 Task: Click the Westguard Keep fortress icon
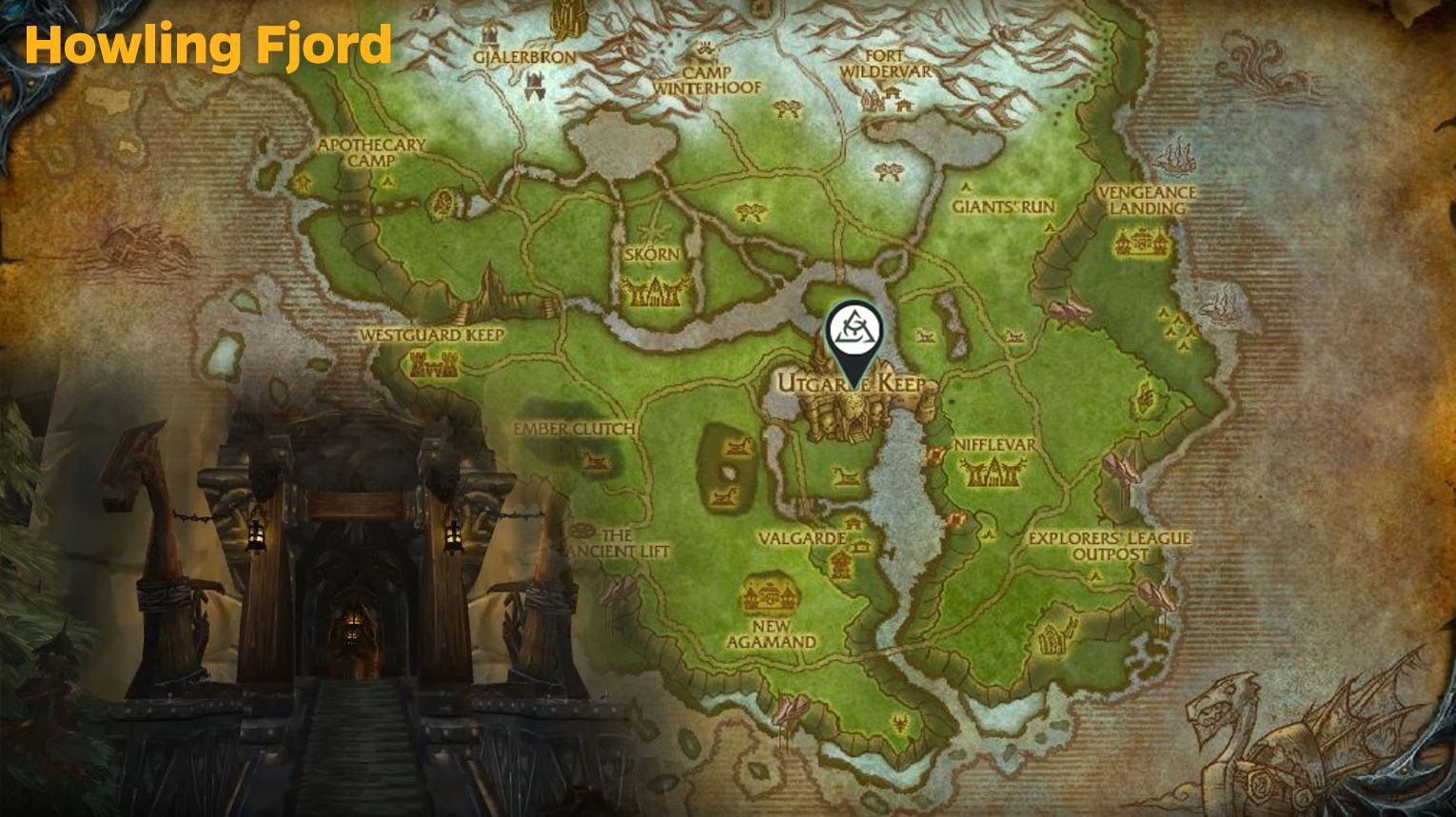[x=434, y=364]
